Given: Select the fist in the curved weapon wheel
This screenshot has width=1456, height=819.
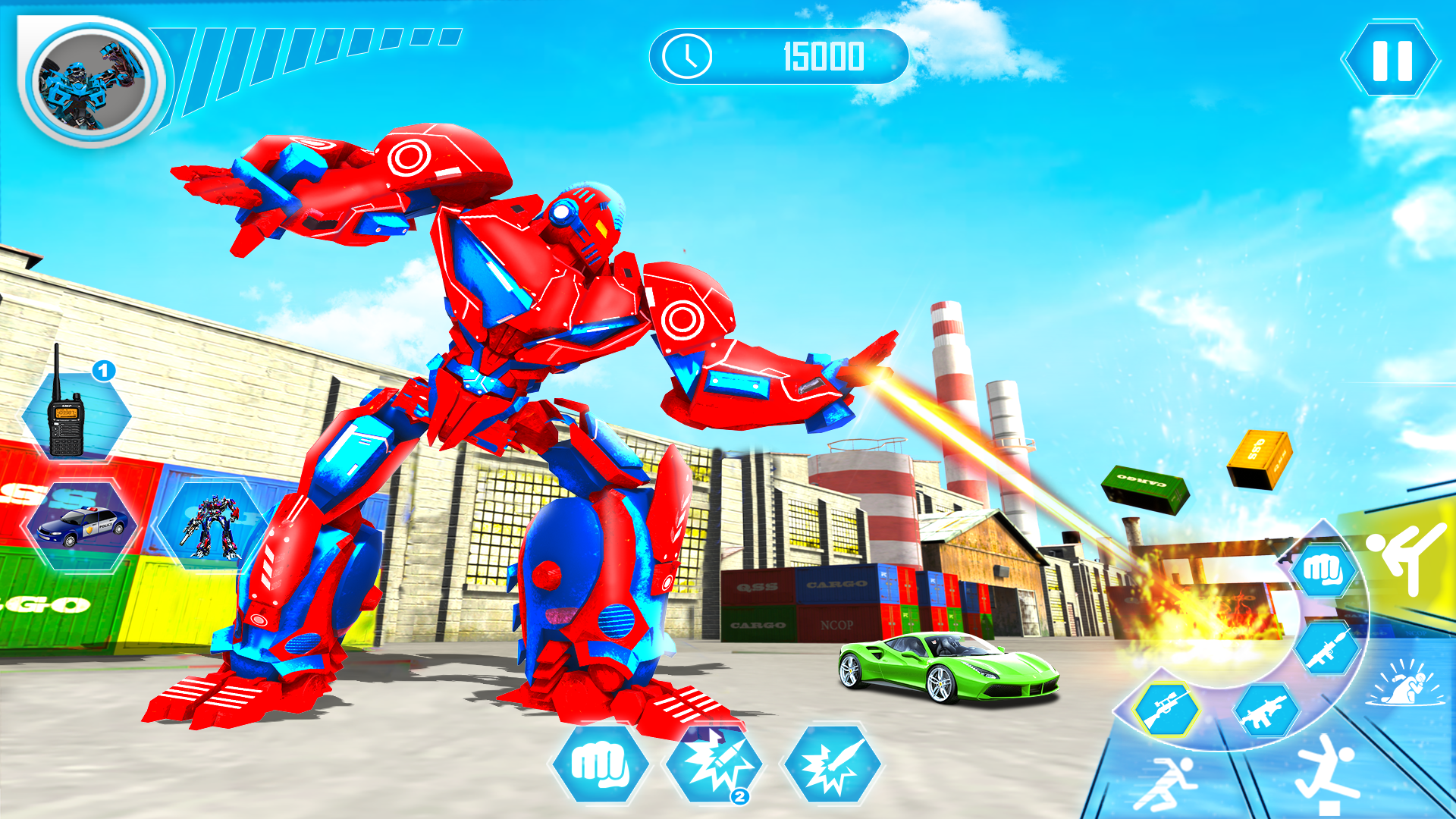Looking at the screenshot, I should pyautogui.click(x=1323, y=570).
